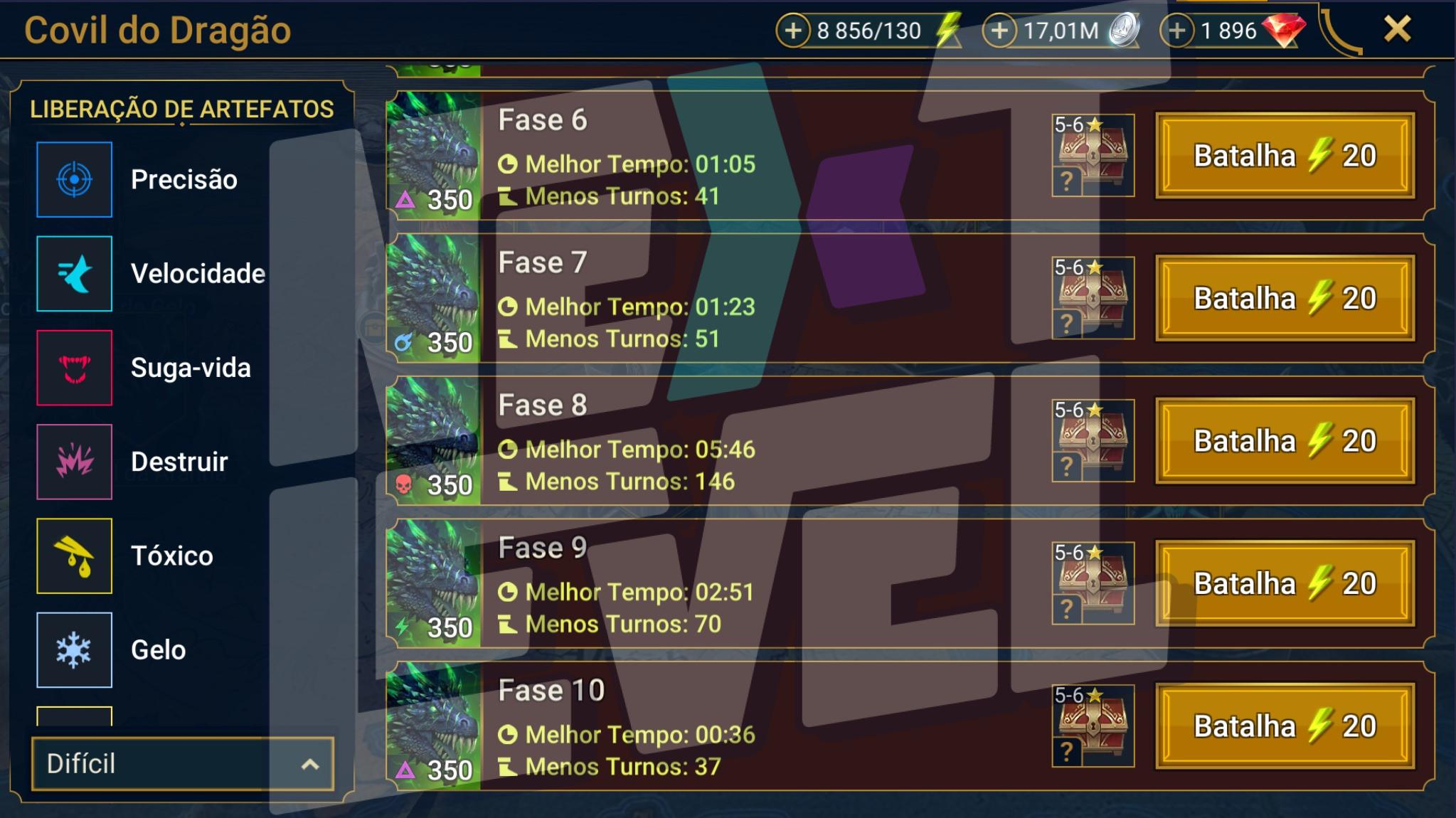Add more energy with the plus button
This screenshot has width=1456, height=818.
[793, 31]
